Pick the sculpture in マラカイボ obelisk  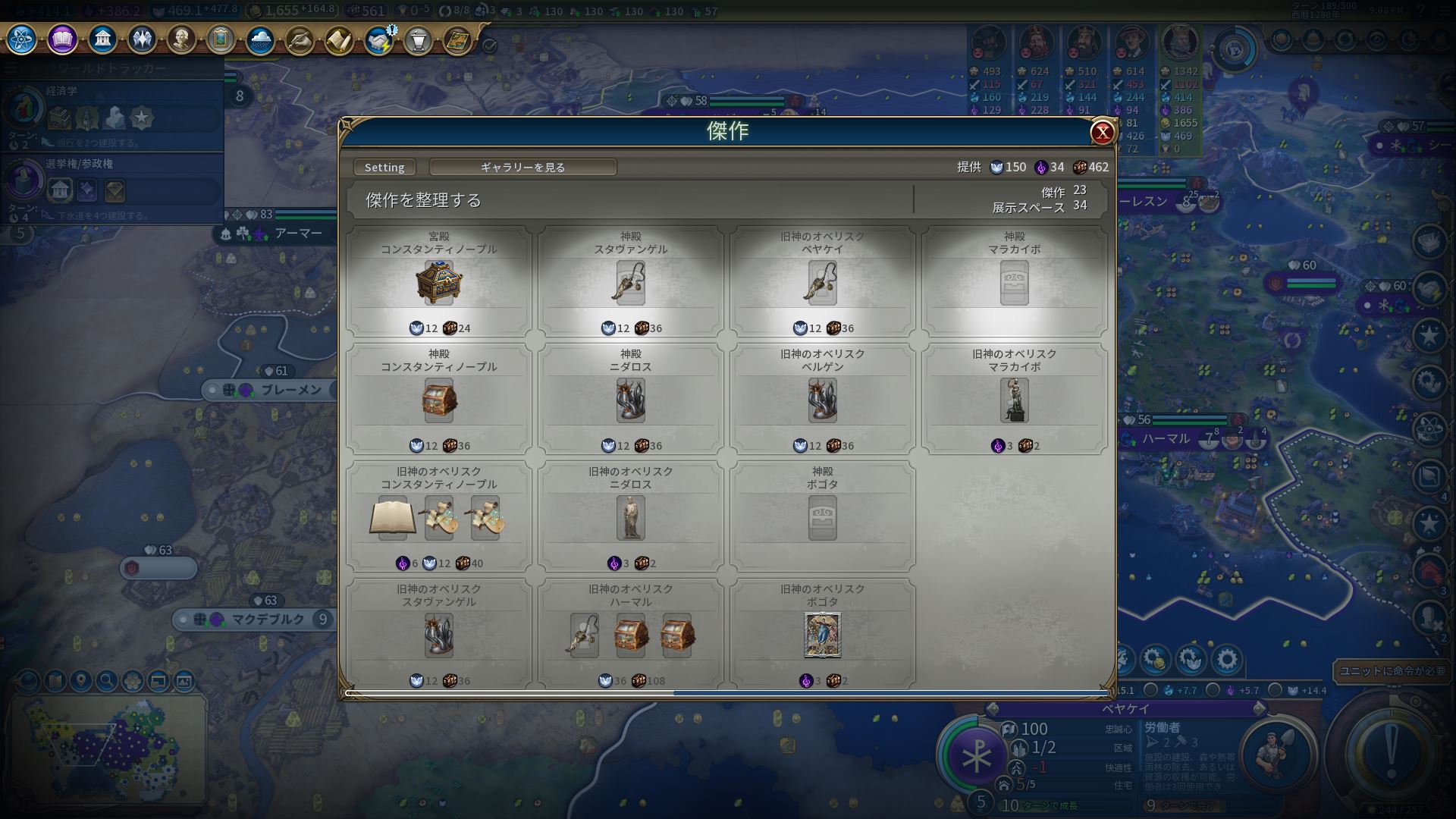1014,400
